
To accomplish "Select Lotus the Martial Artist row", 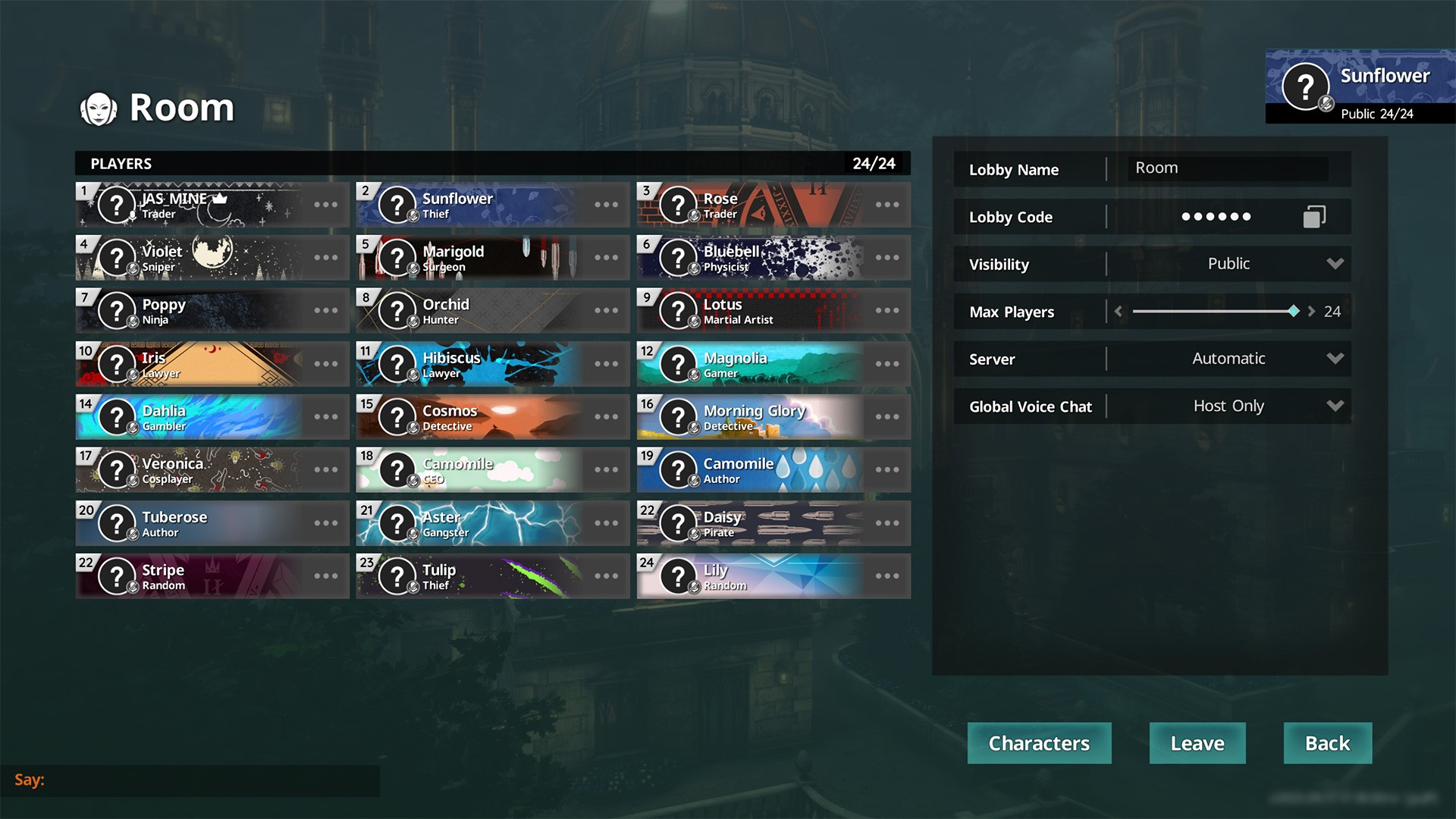I will pos(758,311).
